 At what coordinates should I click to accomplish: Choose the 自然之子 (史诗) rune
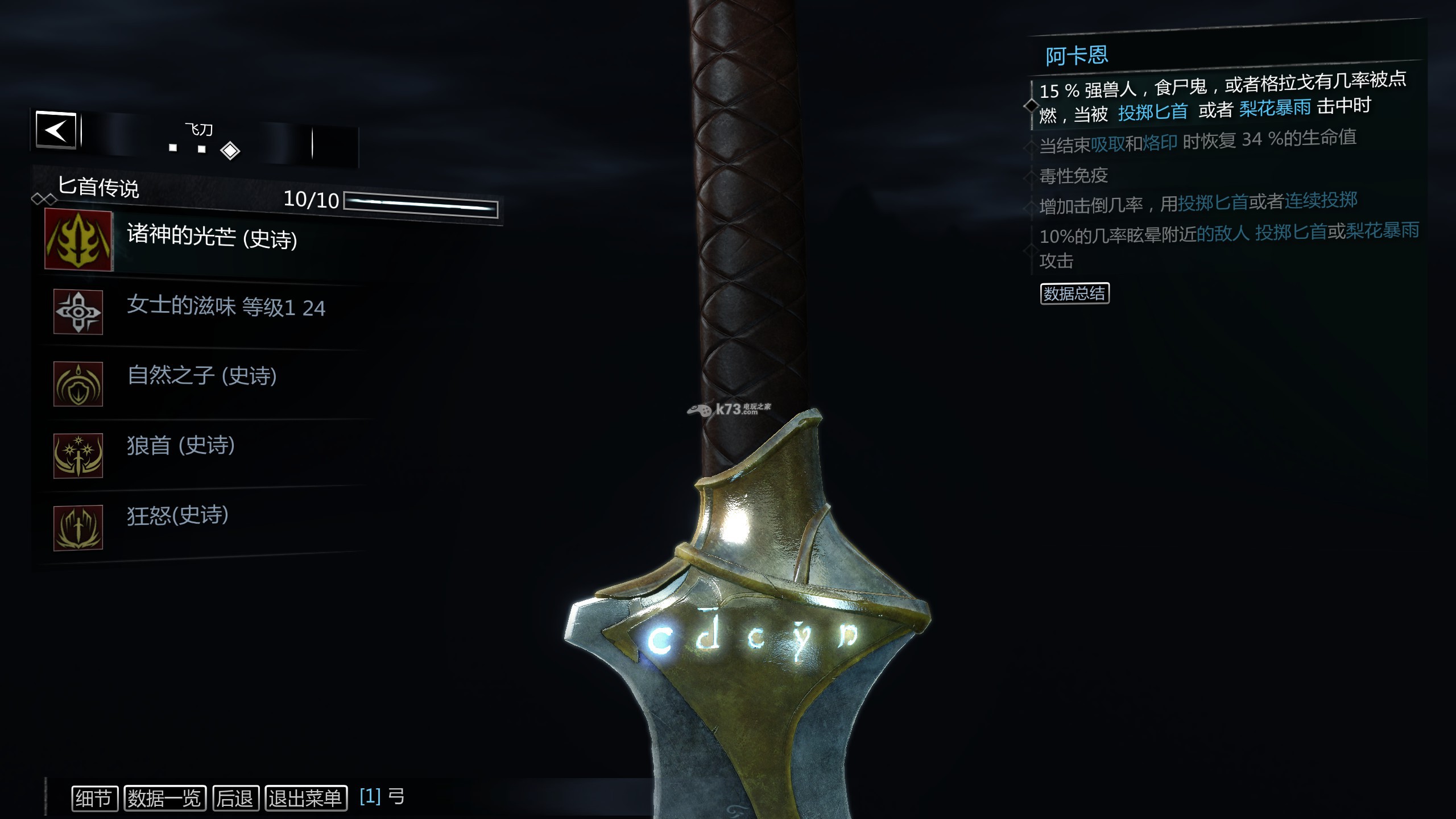pos(202,377)
